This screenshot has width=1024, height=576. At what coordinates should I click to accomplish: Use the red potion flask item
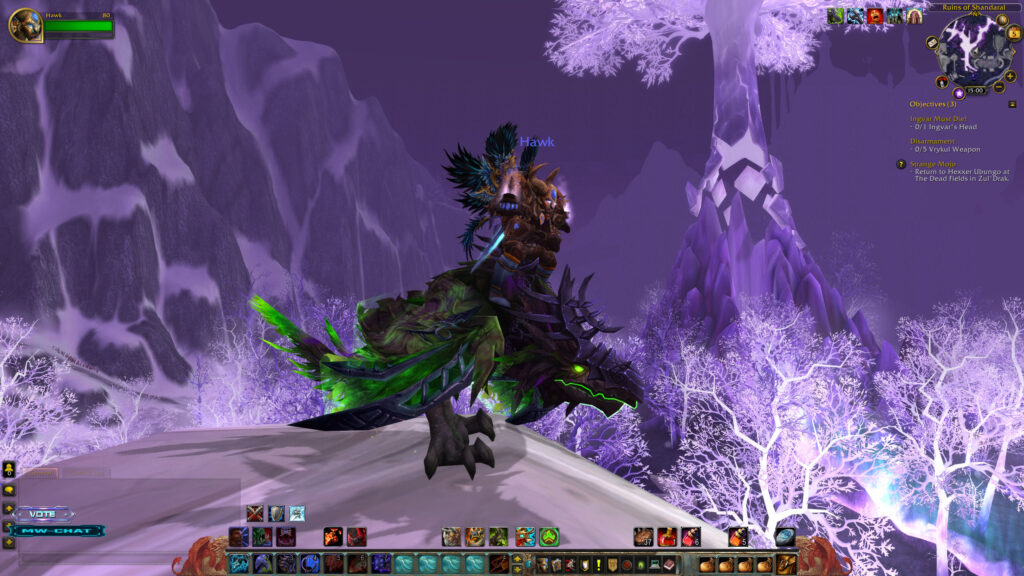[666, 537]
